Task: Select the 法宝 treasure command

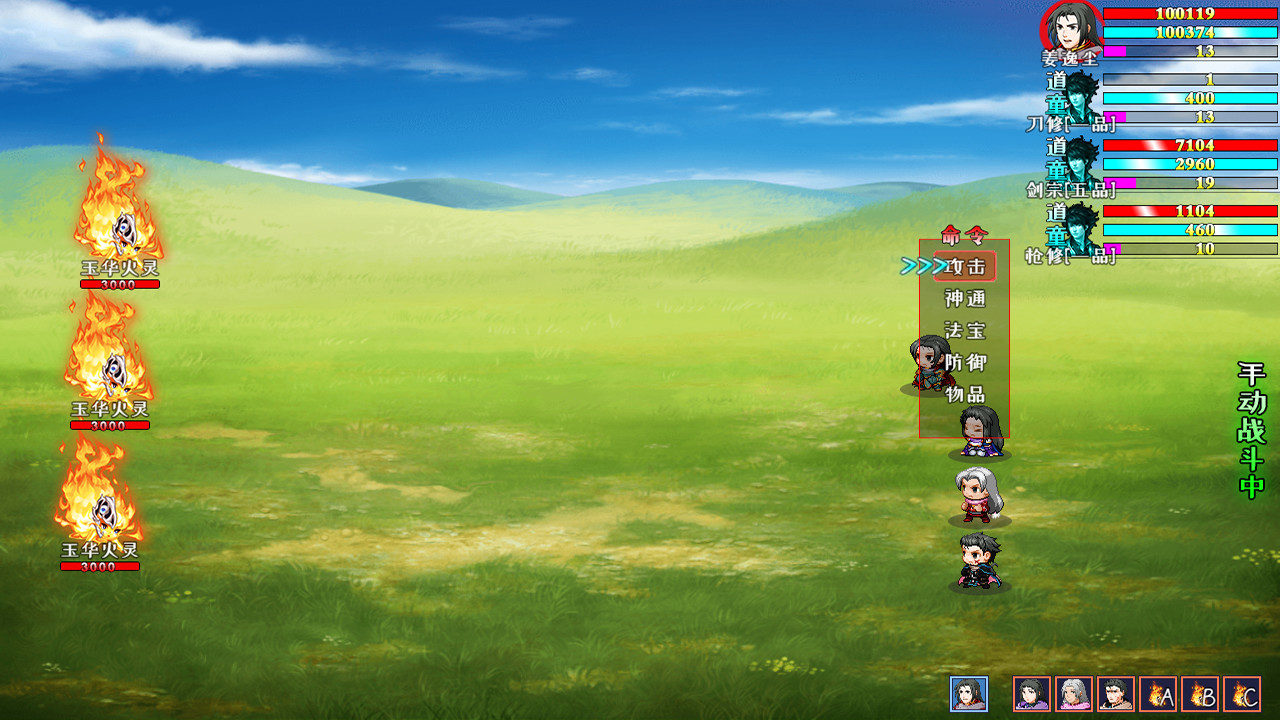Action: [965, 331]
